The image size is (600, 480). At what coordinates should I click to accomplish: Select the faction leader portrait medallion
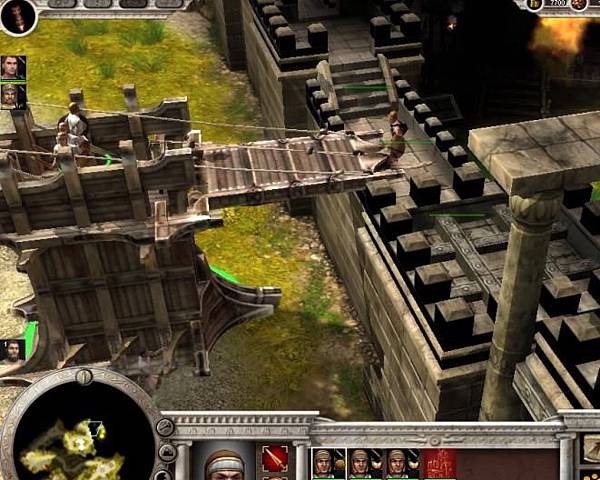coord(17,15)
